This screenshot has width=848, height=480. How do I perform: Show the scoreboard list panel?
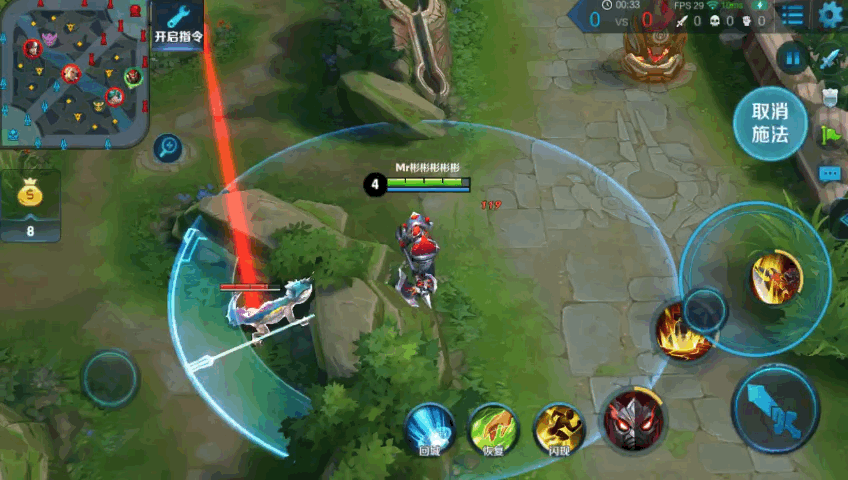coord(791,15)
